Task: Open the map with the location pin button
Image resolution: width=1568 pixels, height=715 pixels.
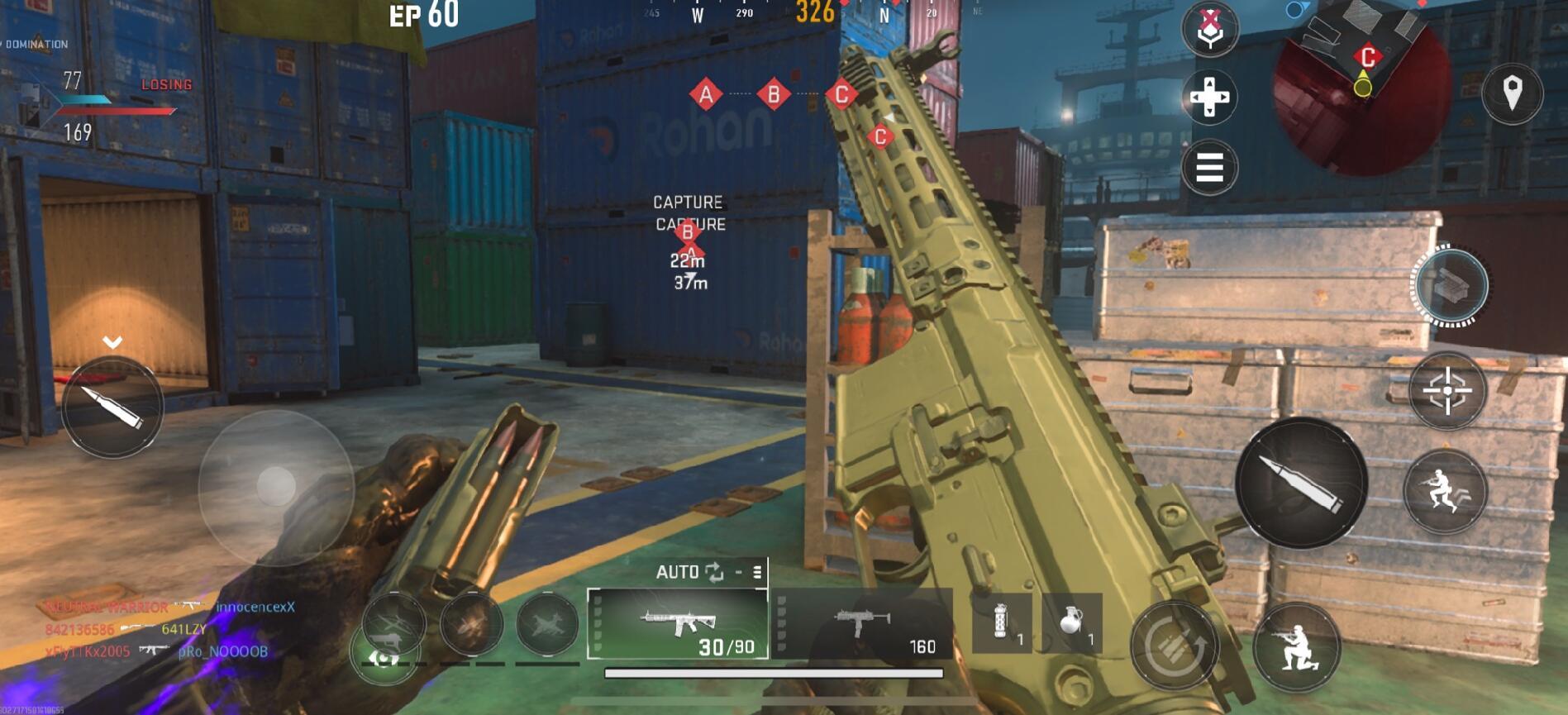Action: [x=1512, y=93]
